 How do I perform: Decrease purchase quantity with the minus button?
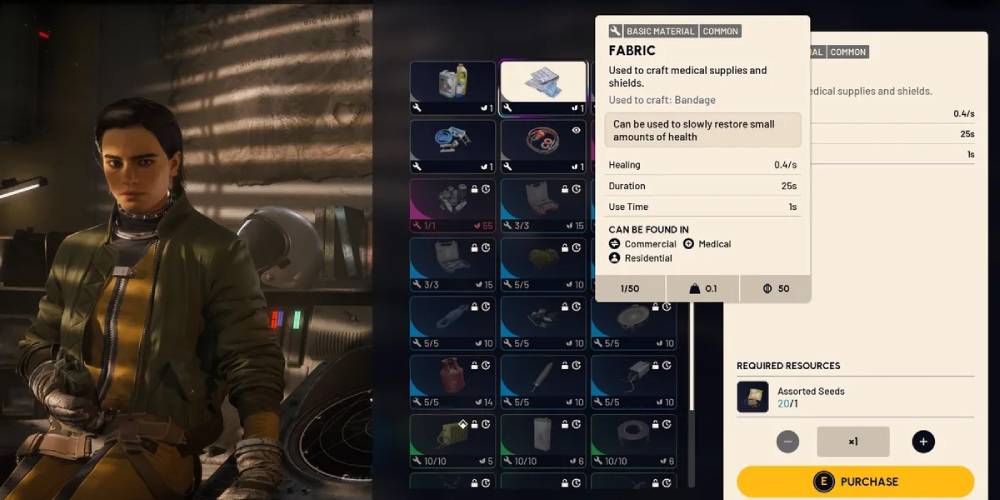tap(788, 441)
